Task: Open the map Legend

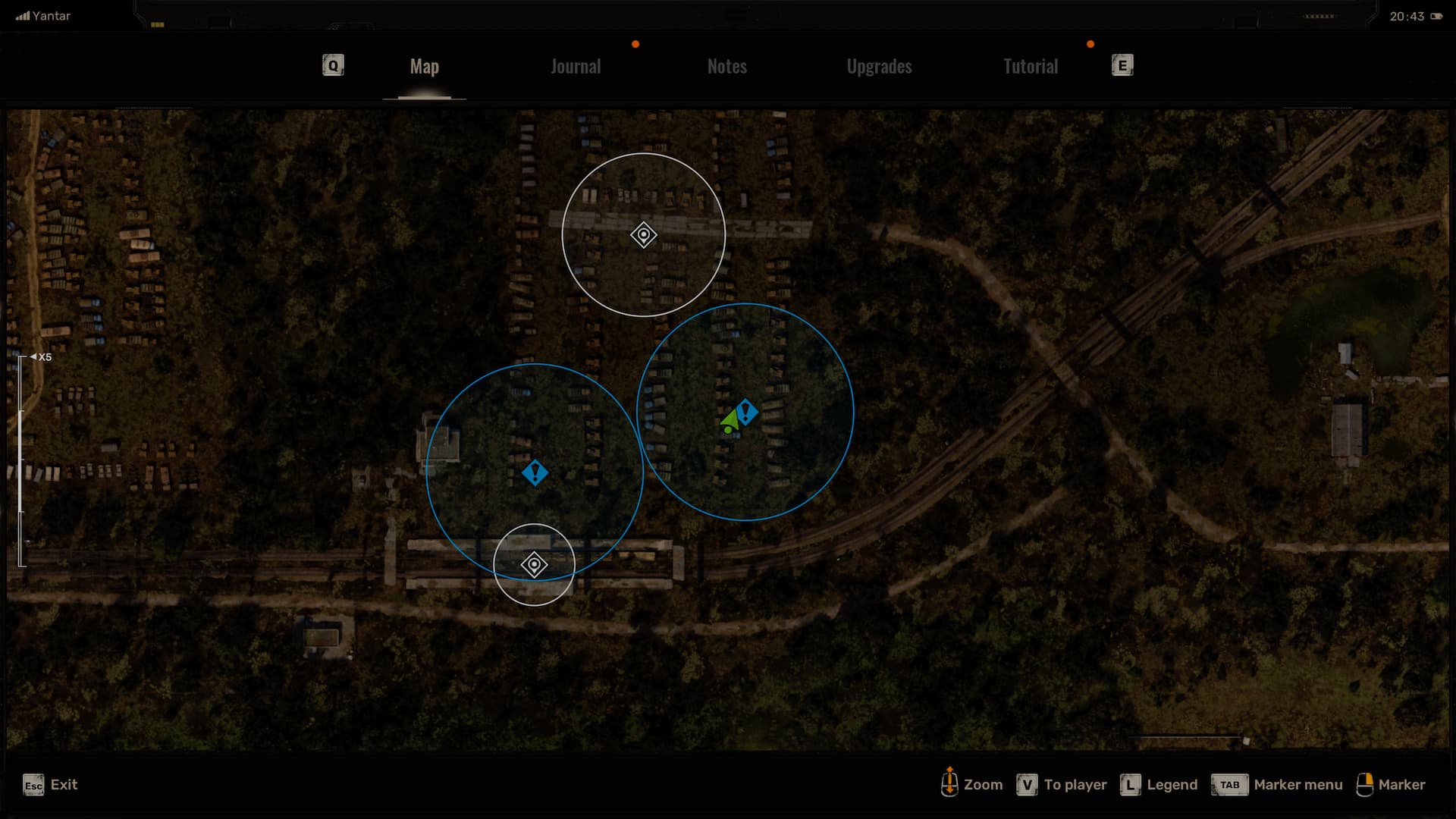Action: click(x=1159, y=785)
